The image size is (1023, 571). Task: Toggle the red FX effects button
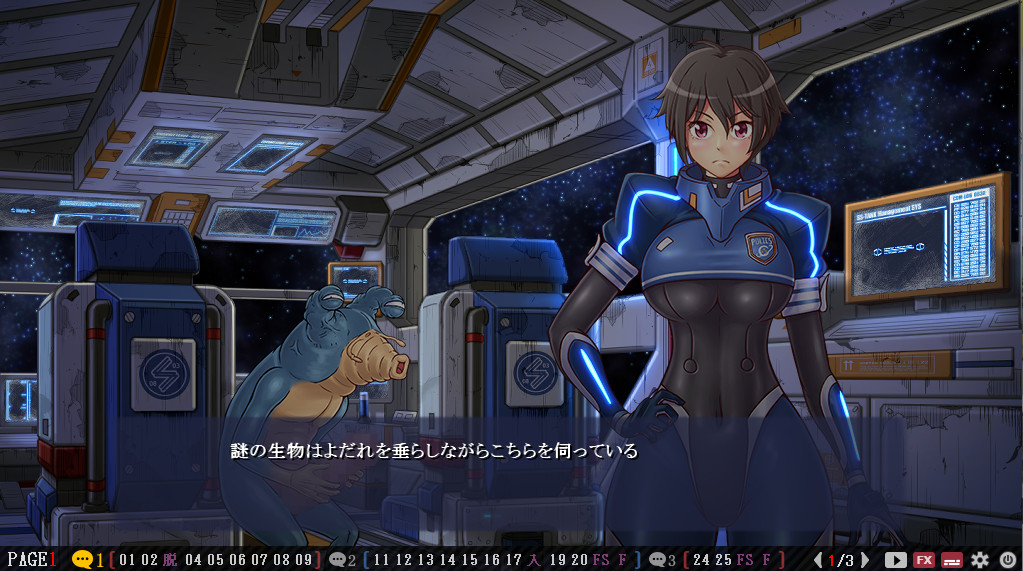click(924, 560)
